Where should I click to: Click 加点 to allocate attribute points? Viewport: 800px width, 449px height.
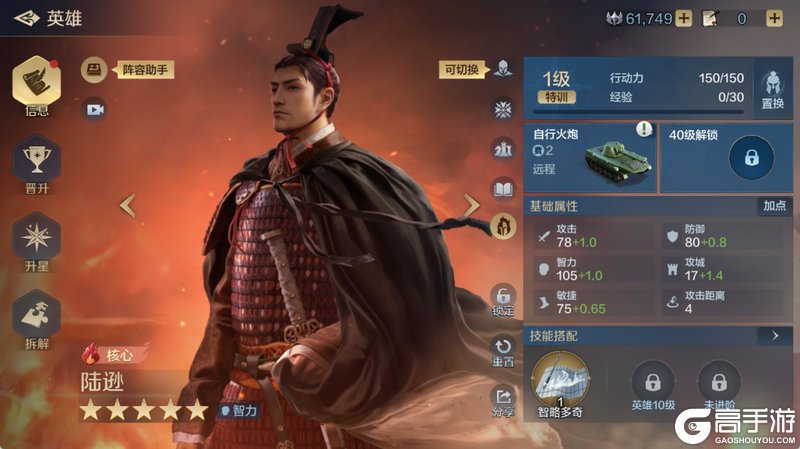[x=774, y=205]
